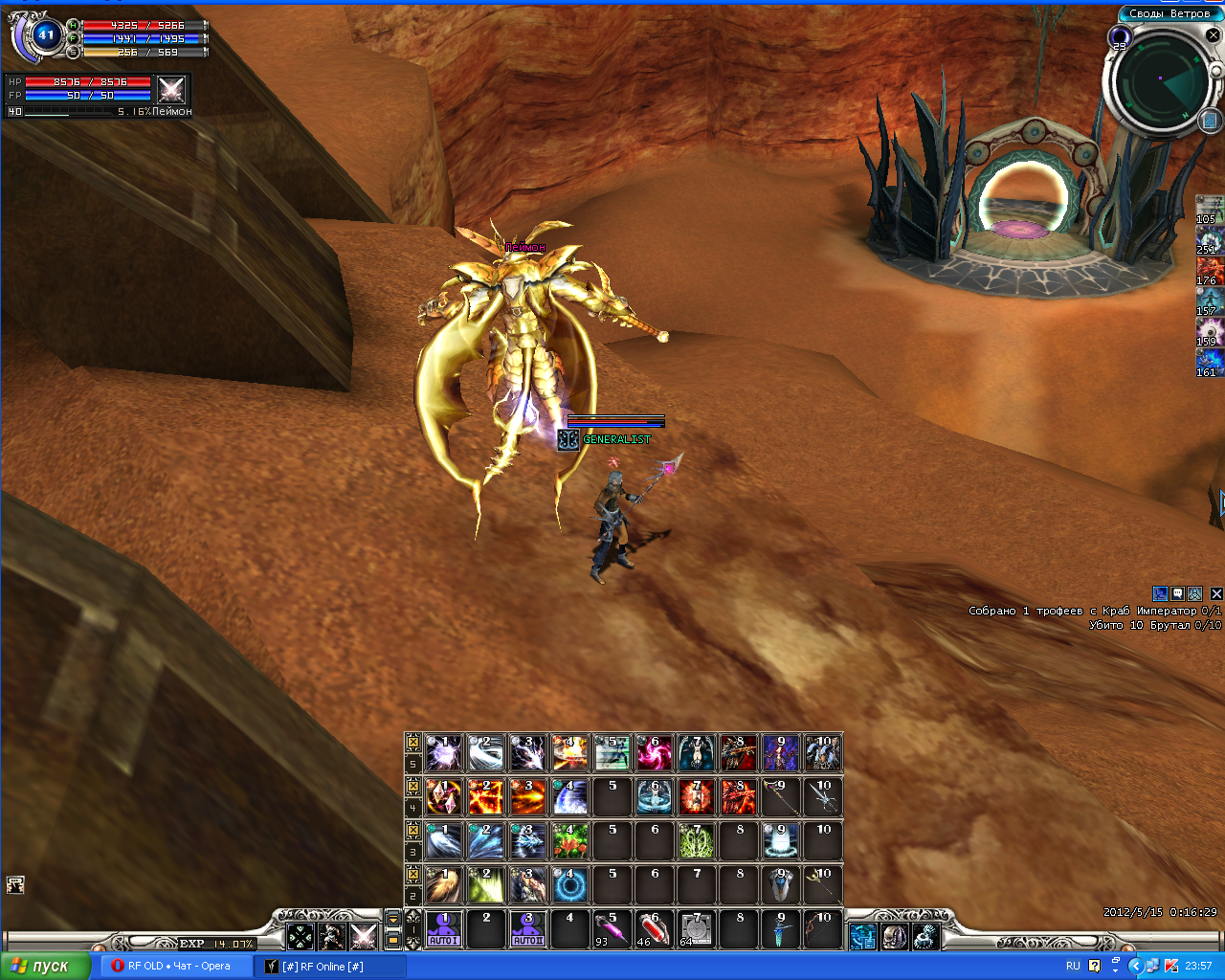Image resolution: width=1225 pixels, height=980 pixels.
Task: Cast the purple lightning orb skill
Action: (x=444, y=753)
